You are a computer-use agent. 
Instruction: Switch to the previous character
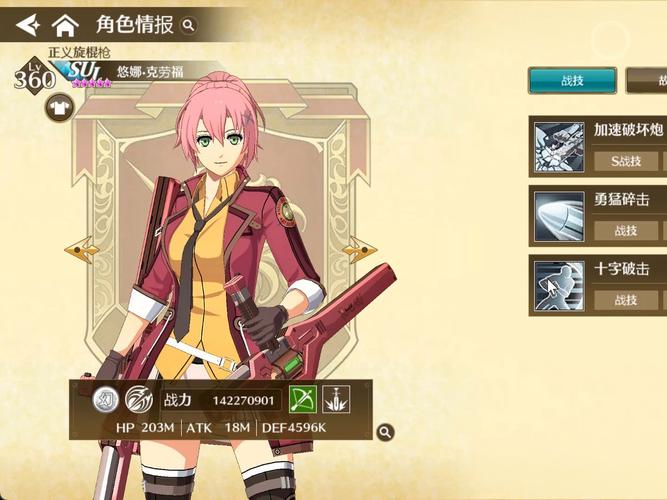80,248
